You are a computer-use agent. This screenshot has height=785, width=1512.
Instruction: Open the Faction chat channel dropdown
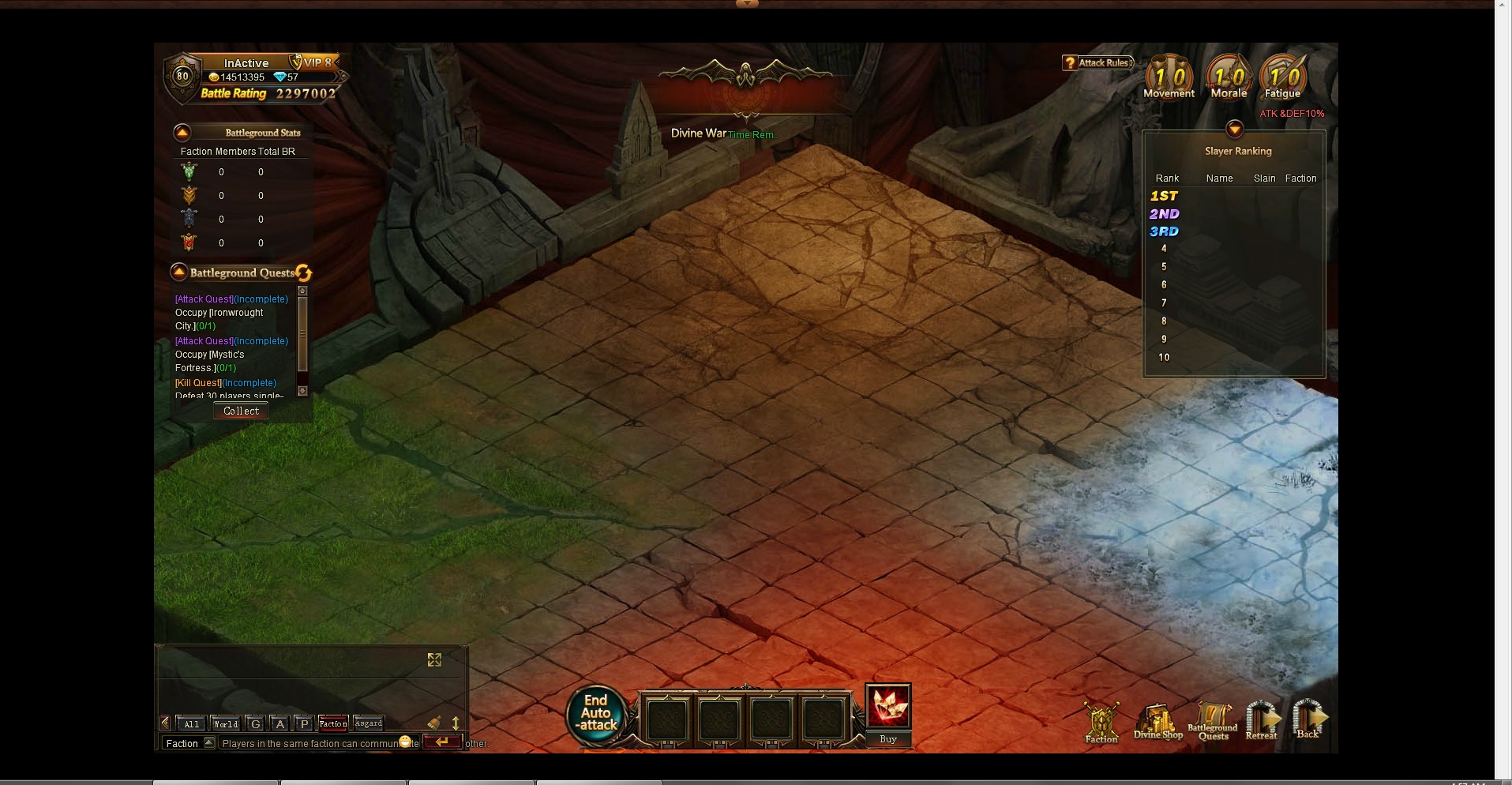coord(209,742)
